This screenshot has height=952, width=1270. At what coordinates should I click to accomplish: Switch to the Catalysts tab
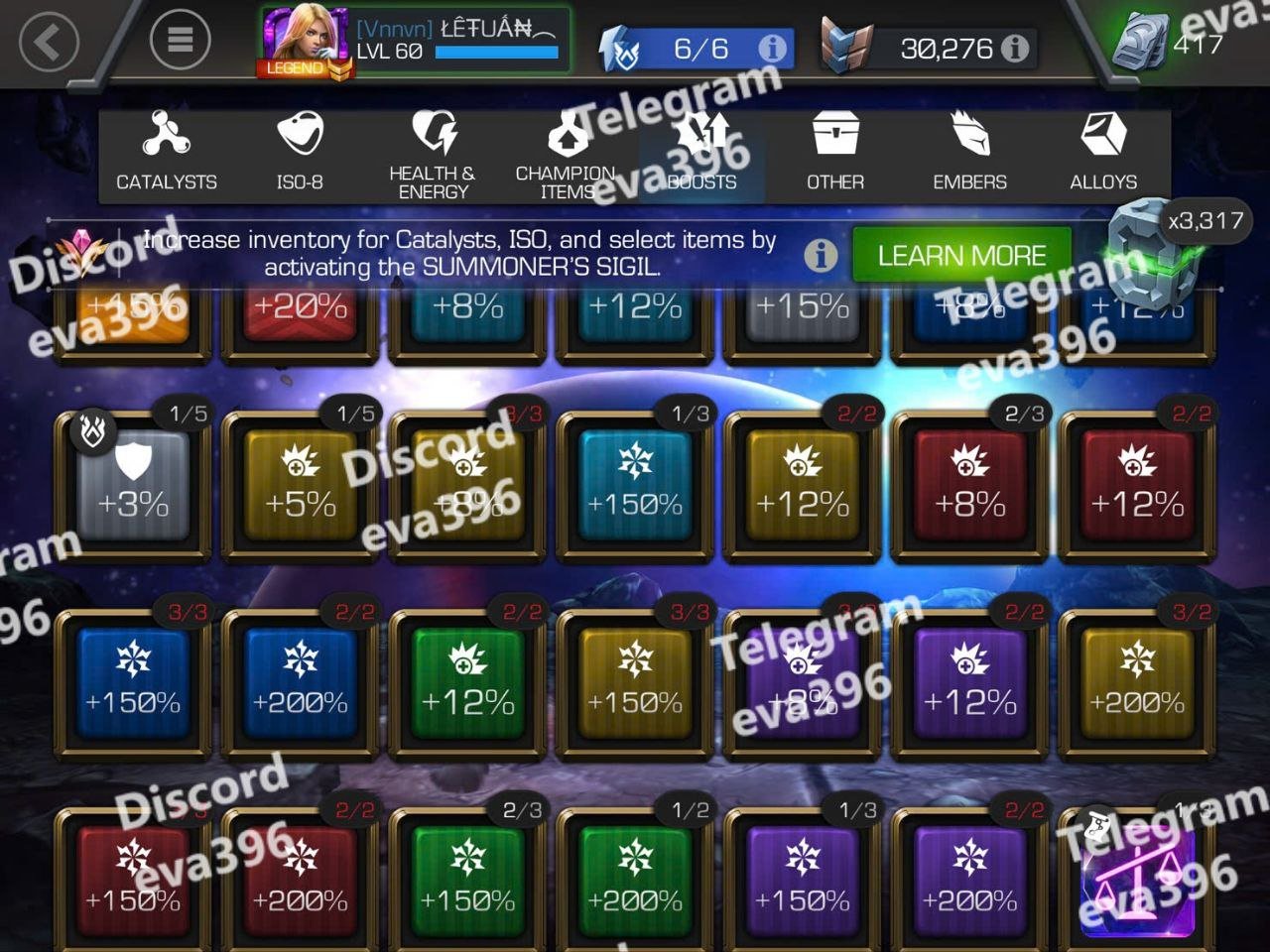(x=167, y=154)
